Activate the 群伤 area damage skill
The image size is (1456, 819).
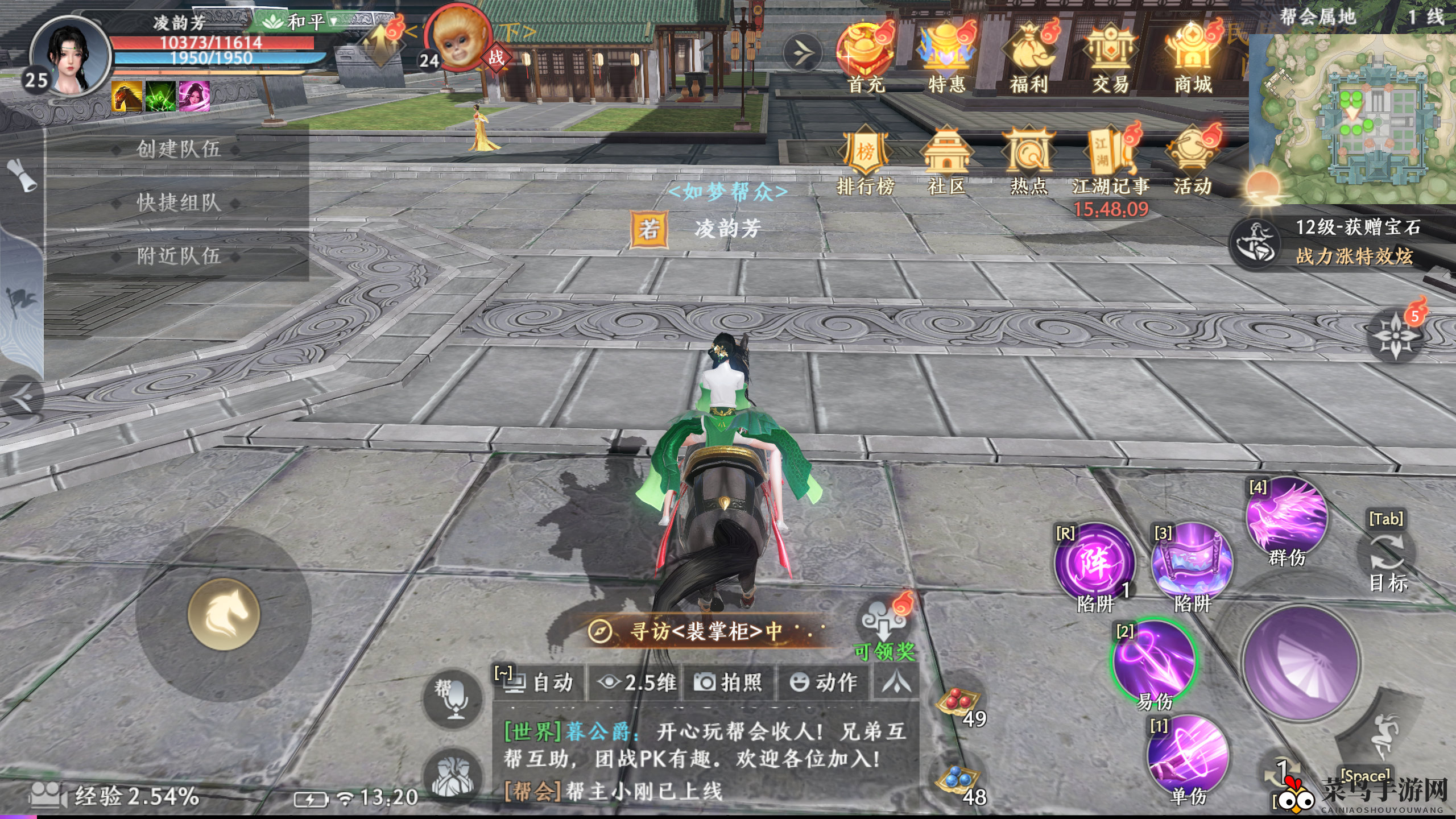pos(1287,519)
